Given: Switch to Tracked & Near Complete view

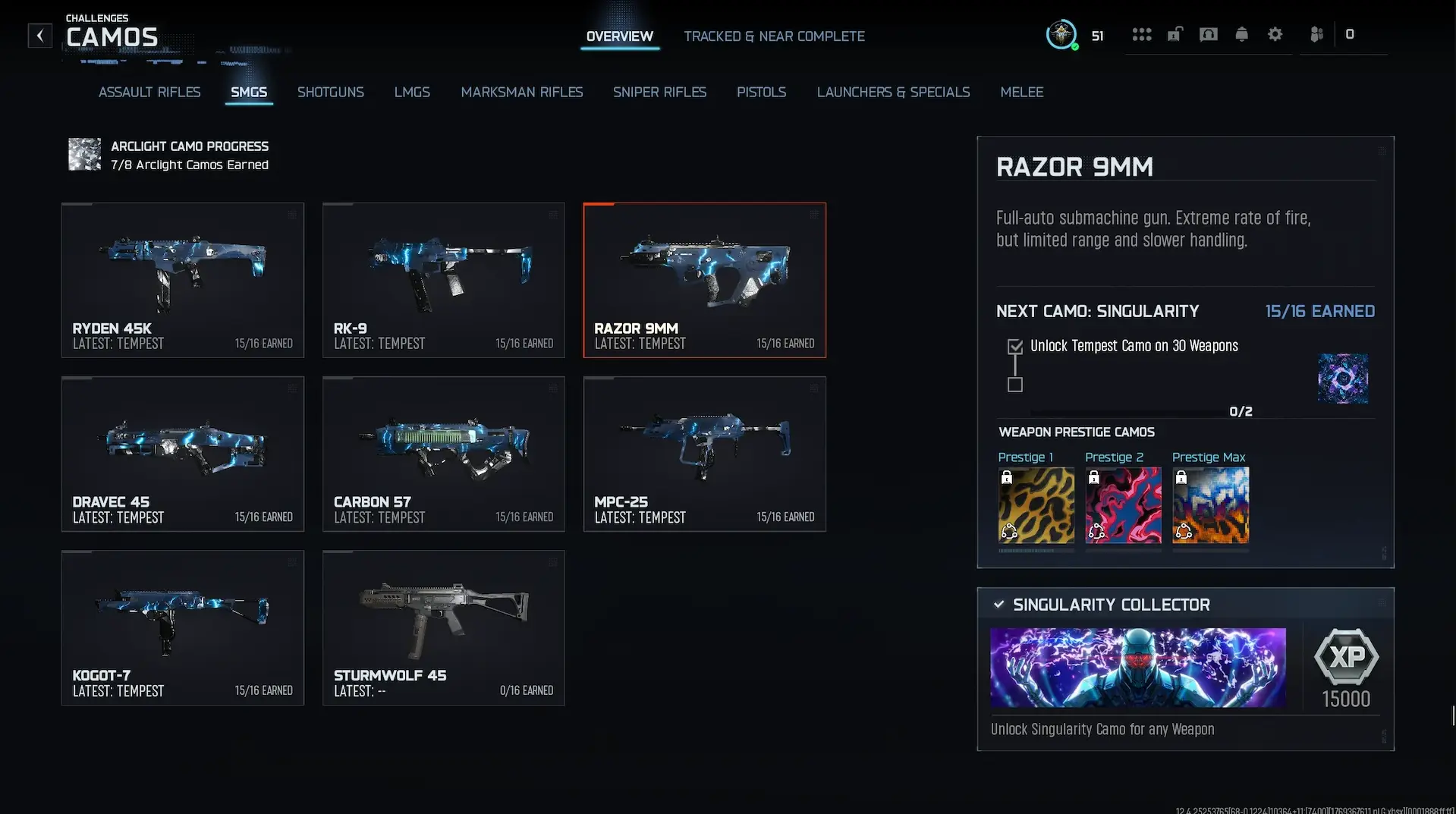Looking at the screenshot, I should coord(774,36).
